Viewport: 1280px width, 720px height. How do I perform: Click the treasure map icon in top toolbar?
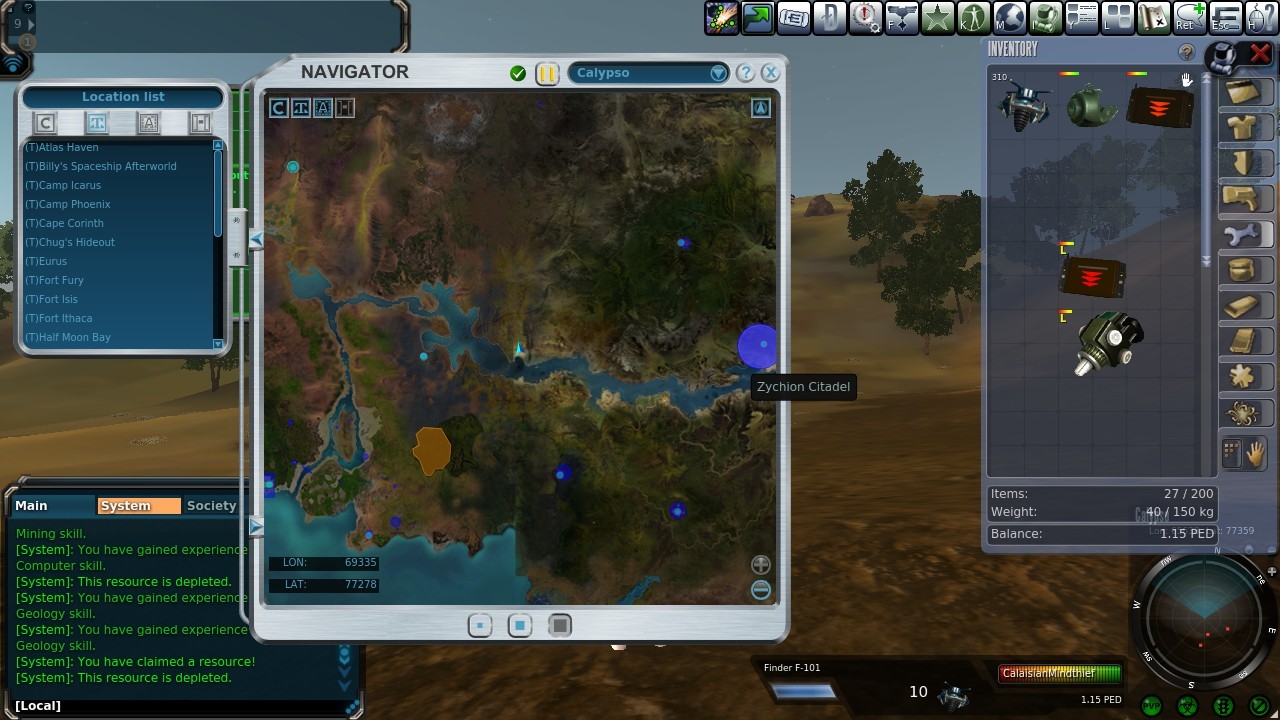(x=1154, y=17)
